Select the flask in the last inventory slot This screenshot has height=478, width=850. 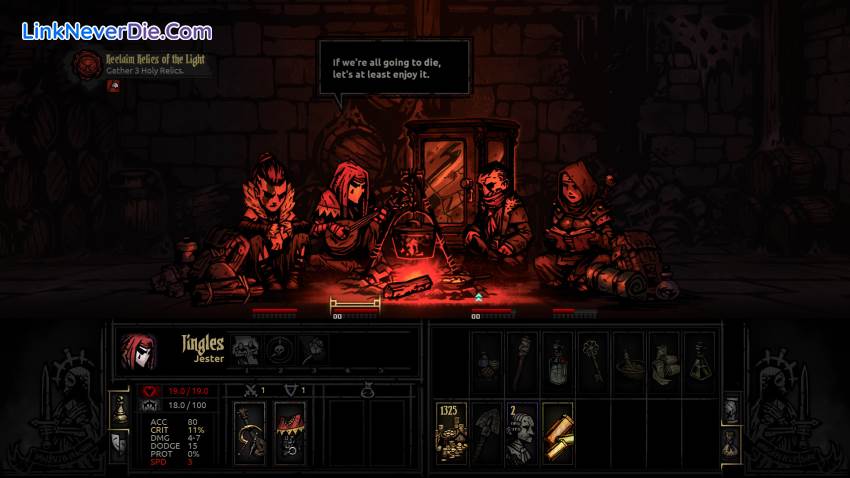(700, 362)
